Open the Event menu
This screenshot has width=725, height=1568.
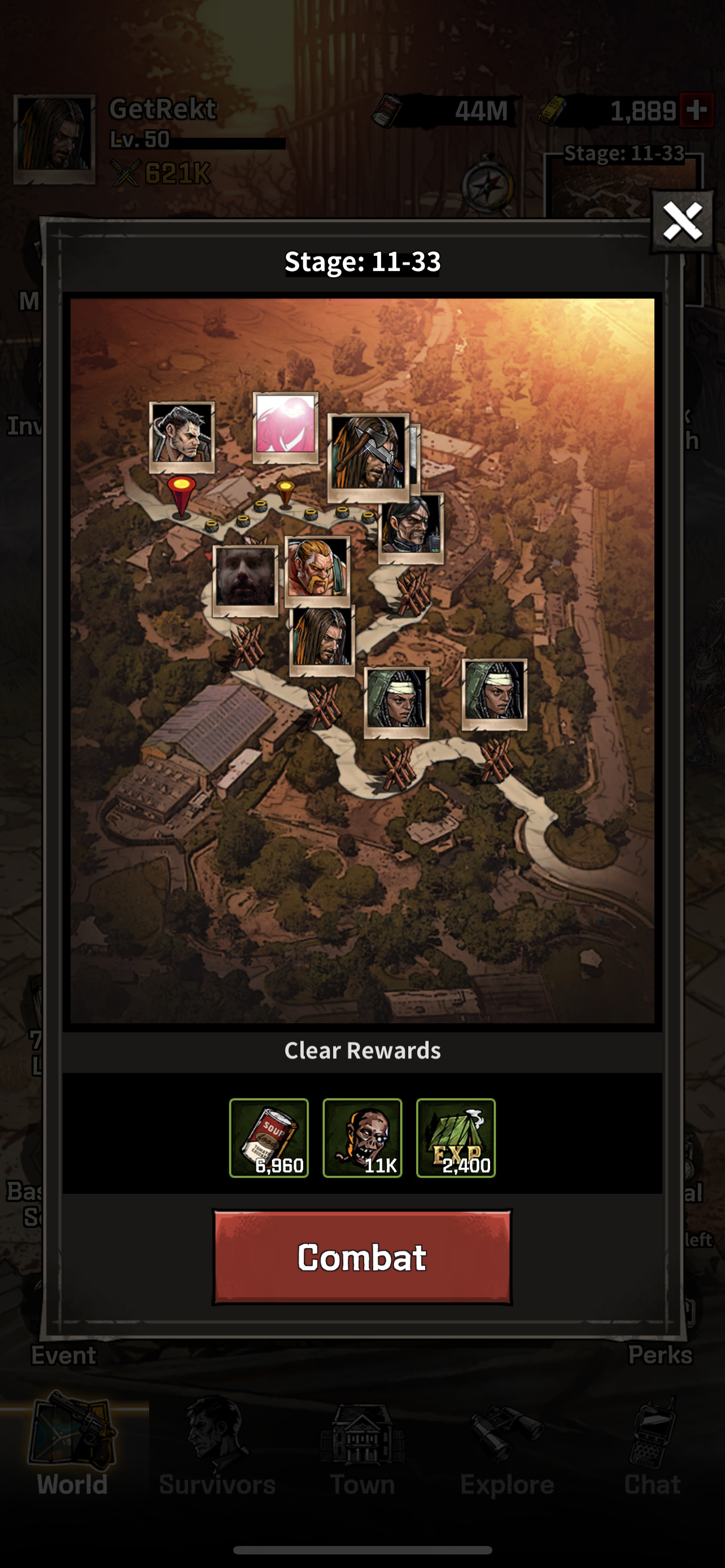[63, 1354]
